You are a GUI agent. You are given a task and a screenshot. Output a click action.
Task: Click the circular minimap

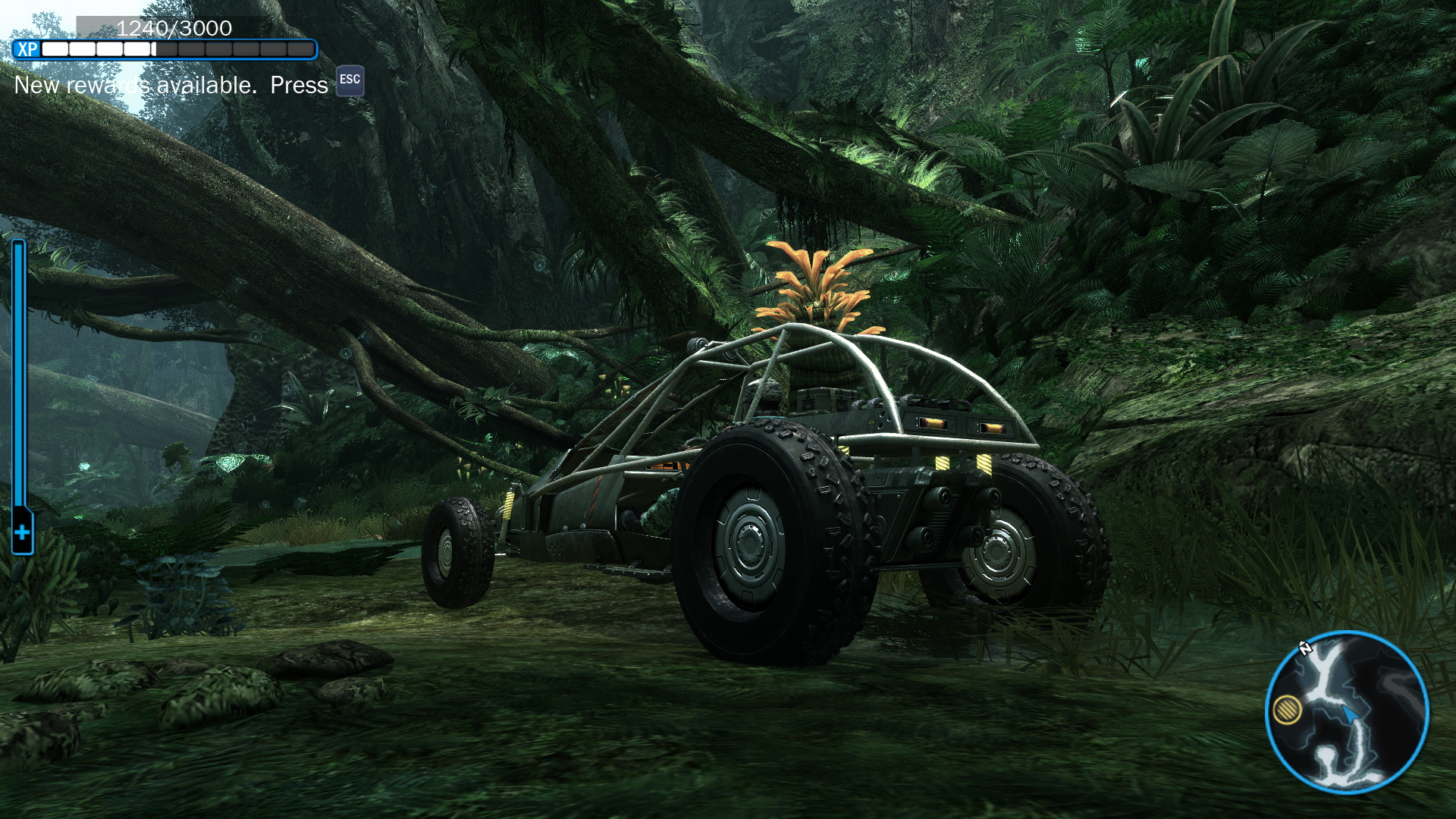pos(1348,712)
